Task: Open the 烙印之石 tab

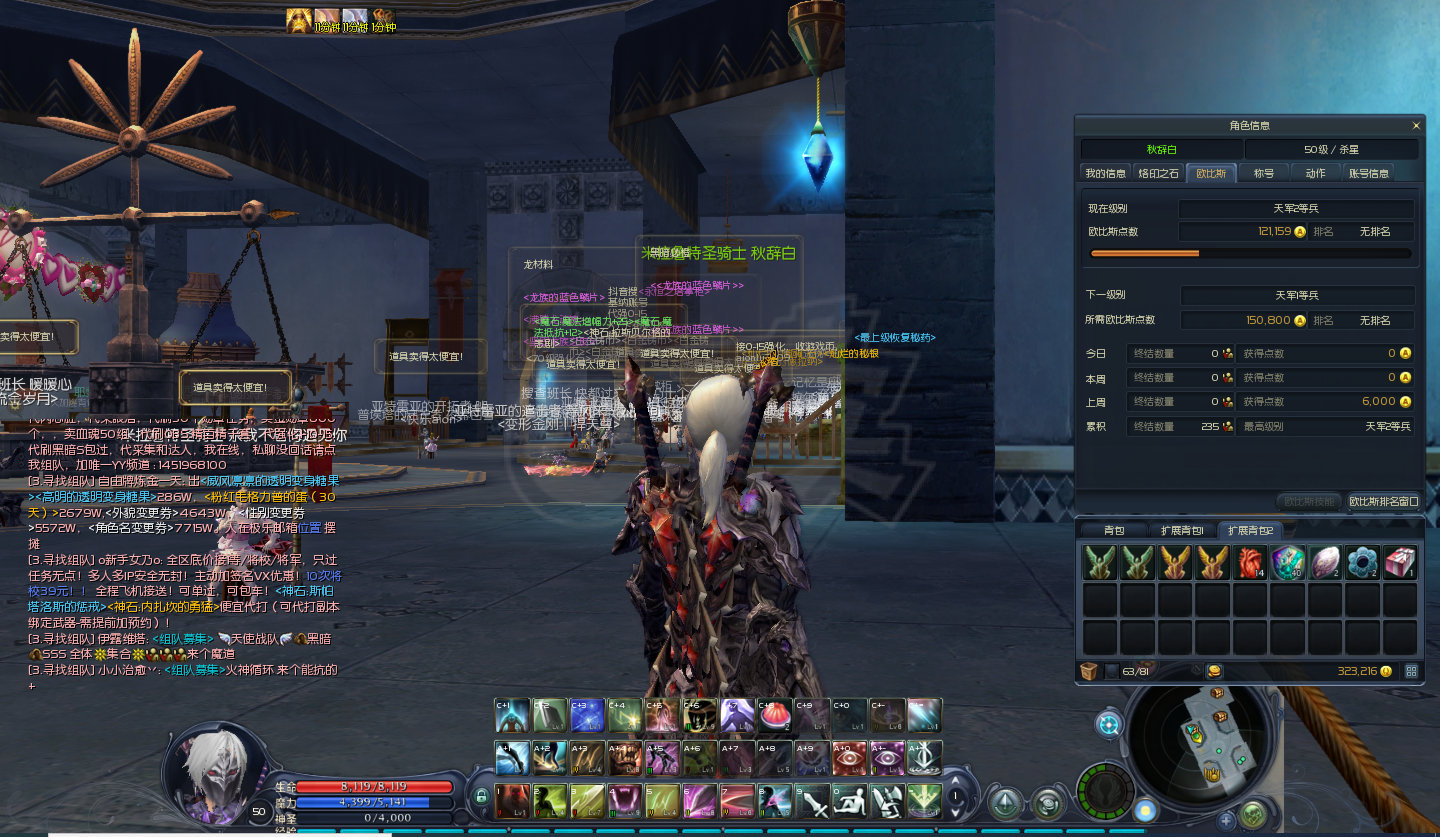Action: [x=1160, y=173]
